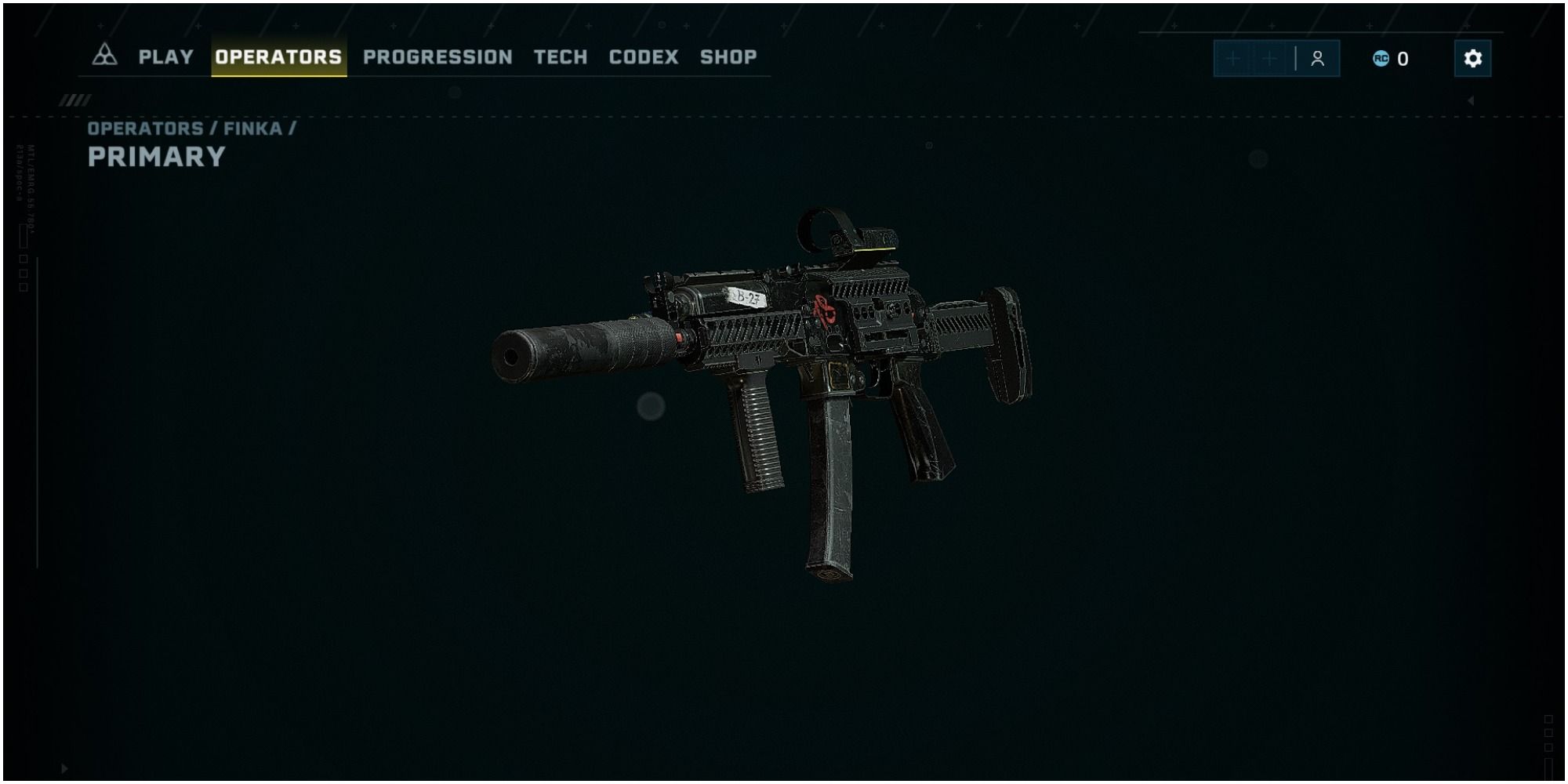
Task: Switch to the PROGRESSION tab
Action: tap(437, 56)
